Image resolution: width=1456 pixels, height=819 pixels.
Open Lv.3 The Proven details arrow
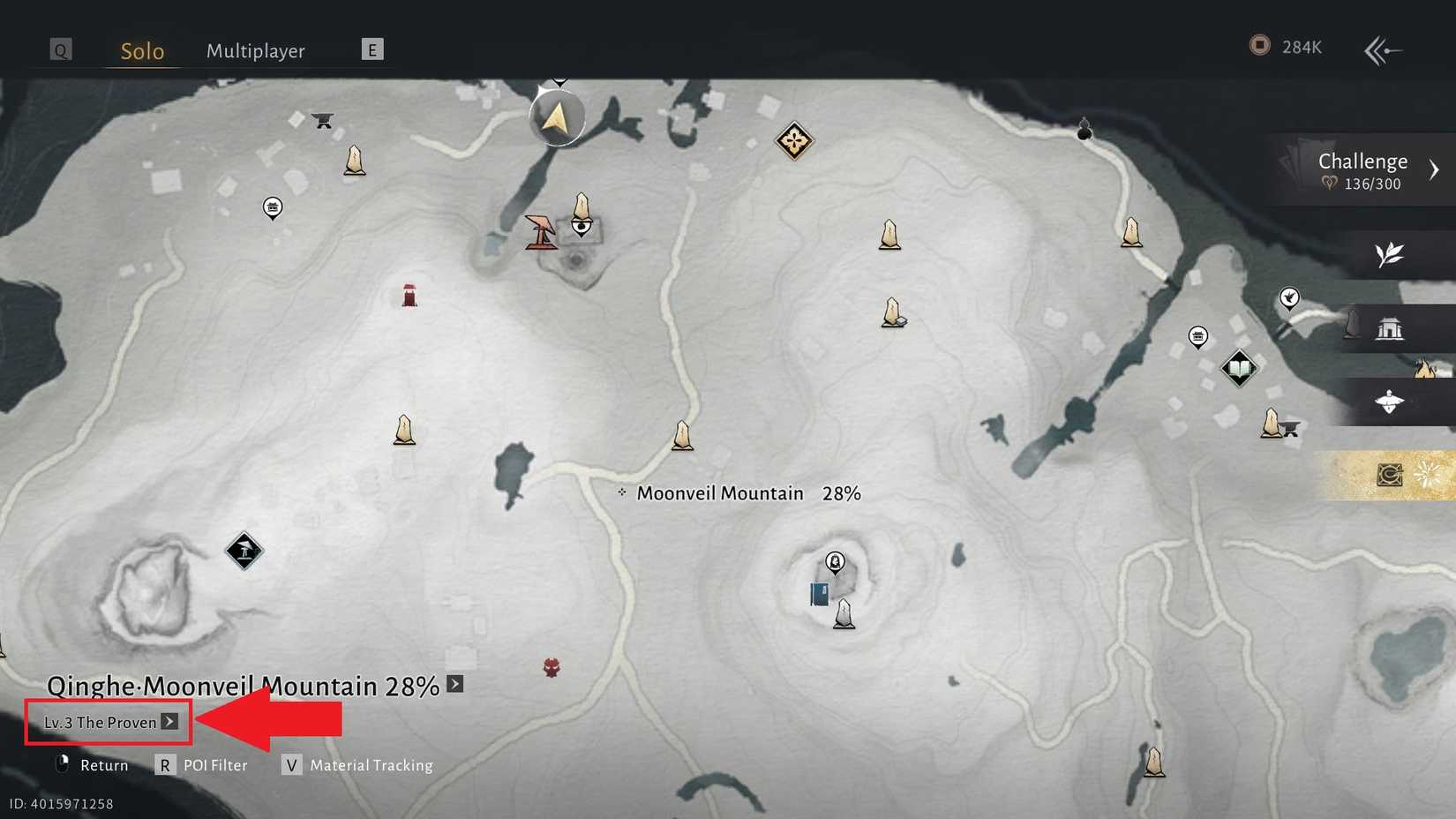pos(169,722)
